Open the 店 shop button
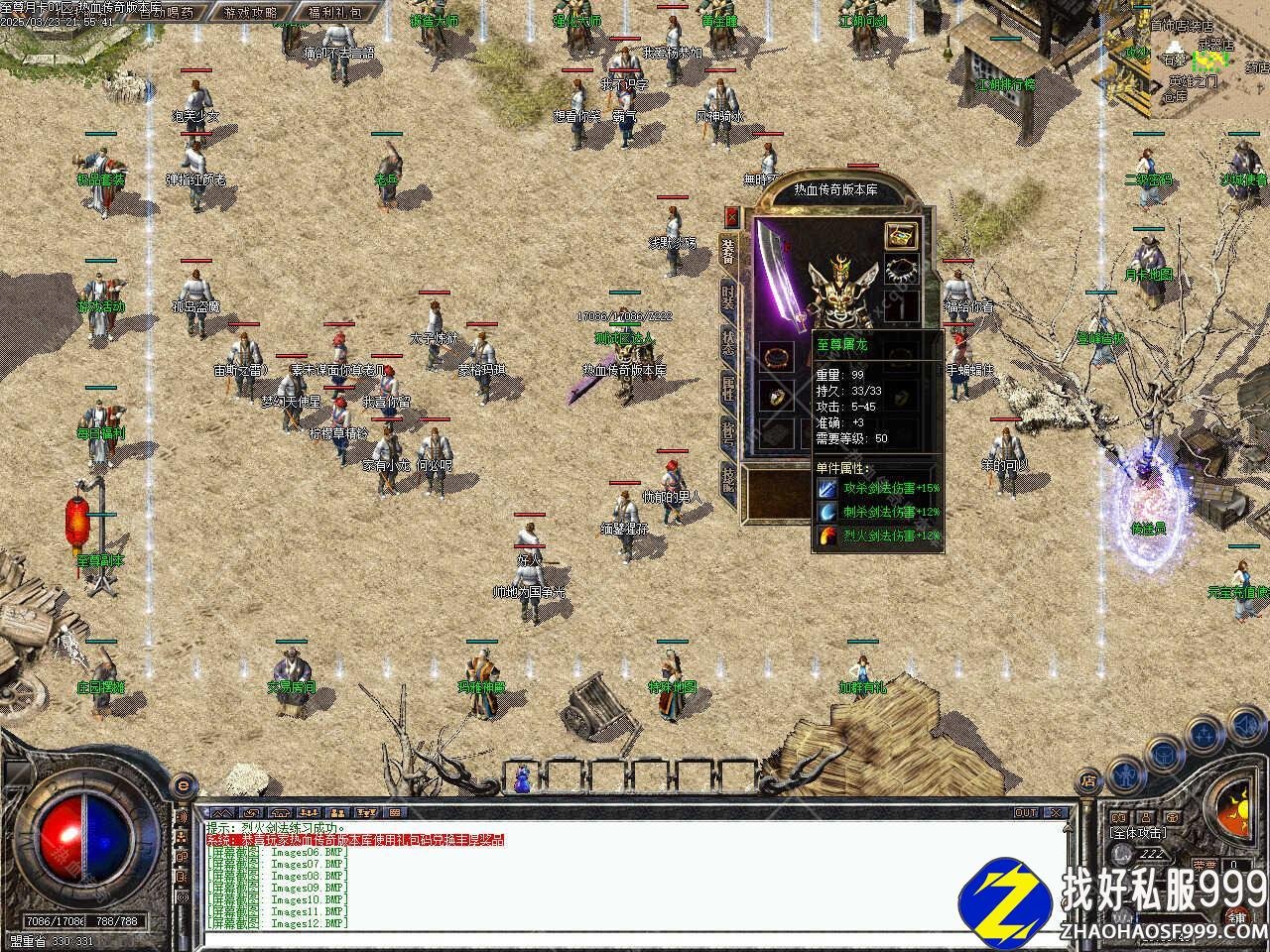The width and height of the screenshot is (1270, 952). 1088,781
